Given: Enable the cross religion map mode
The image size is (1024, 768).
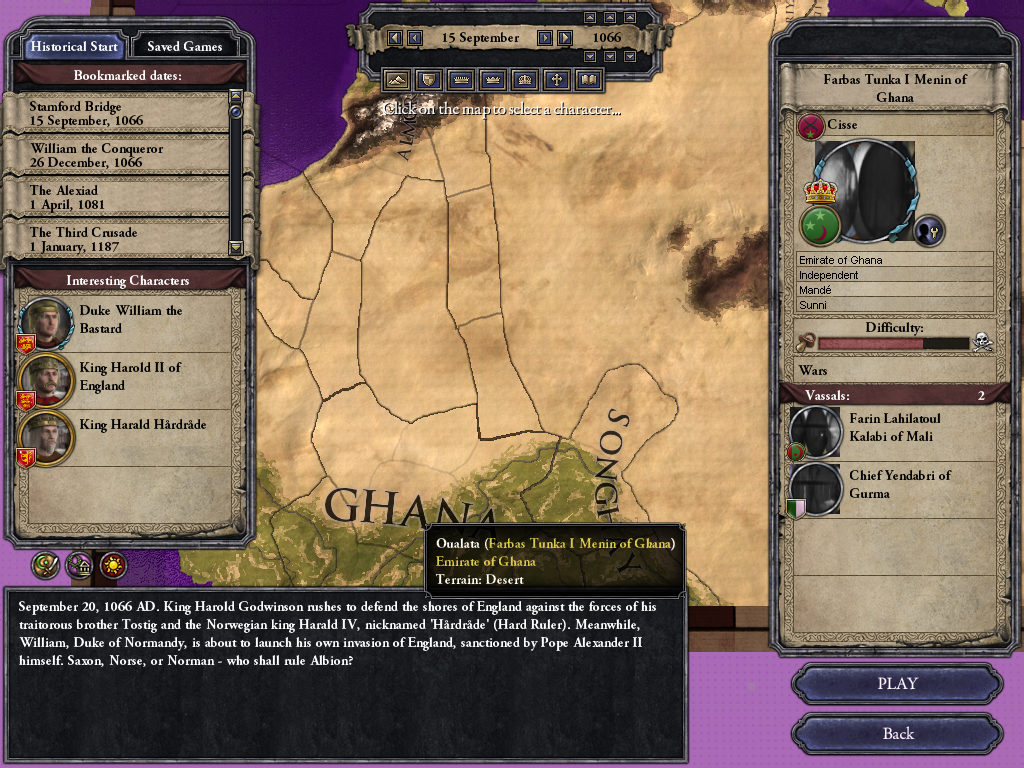Looking at the screenshot, I should pyautogui.click(x=557, y=79).
